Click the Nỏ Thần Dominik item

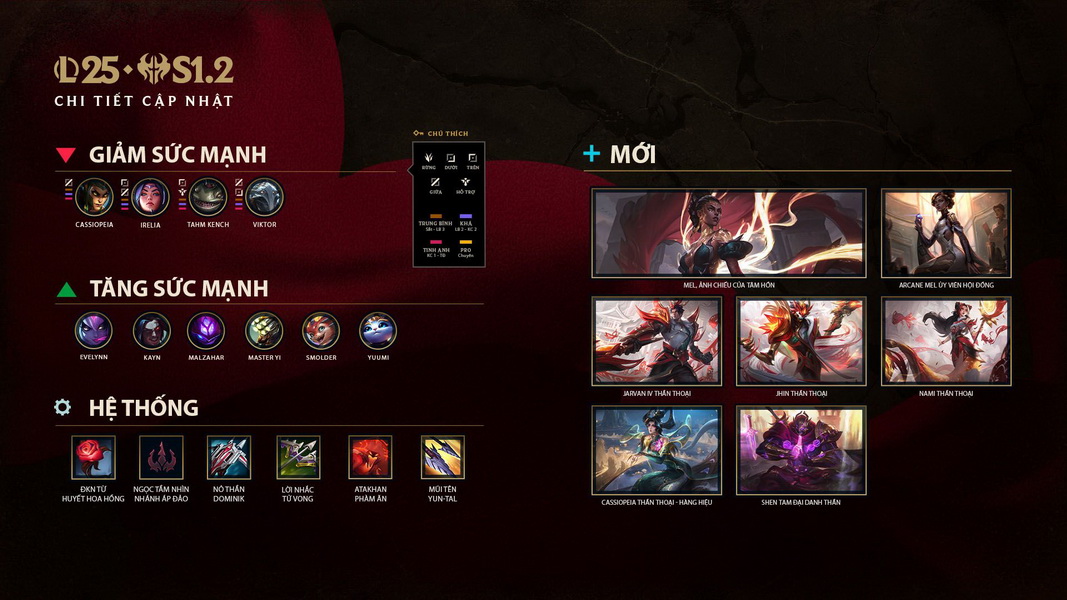click(x=229, y=457)
